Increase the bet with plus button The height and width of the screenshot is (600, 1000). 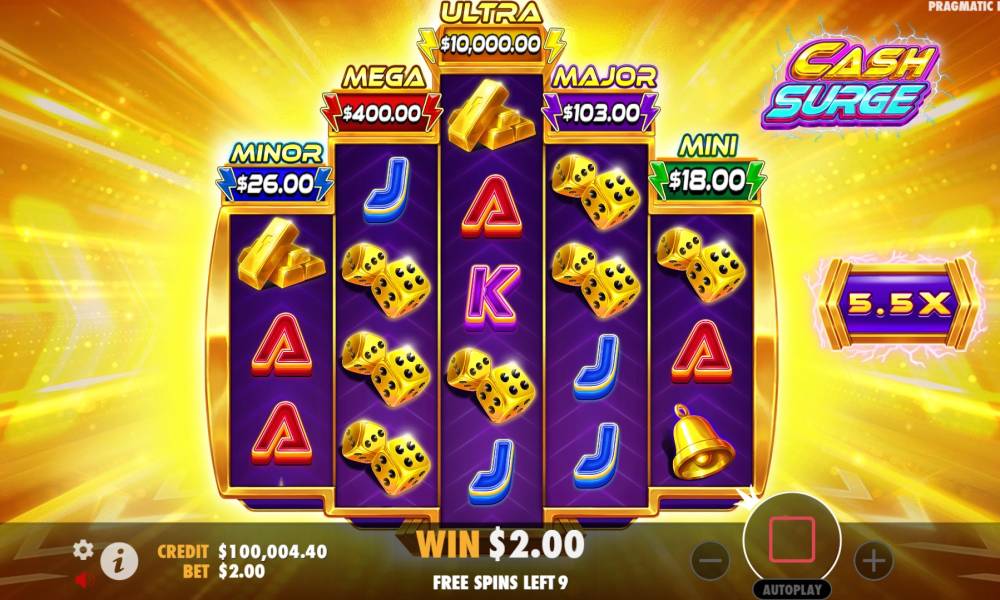tap(873, 560)
